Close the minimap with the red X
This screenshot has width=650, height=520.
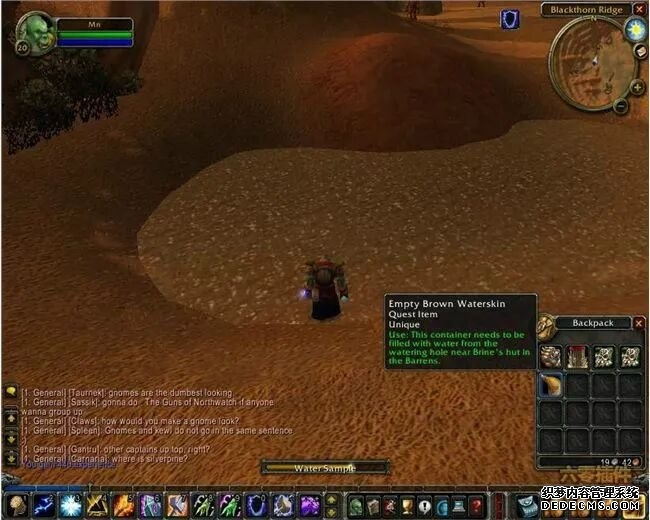(x=637, y=9)
